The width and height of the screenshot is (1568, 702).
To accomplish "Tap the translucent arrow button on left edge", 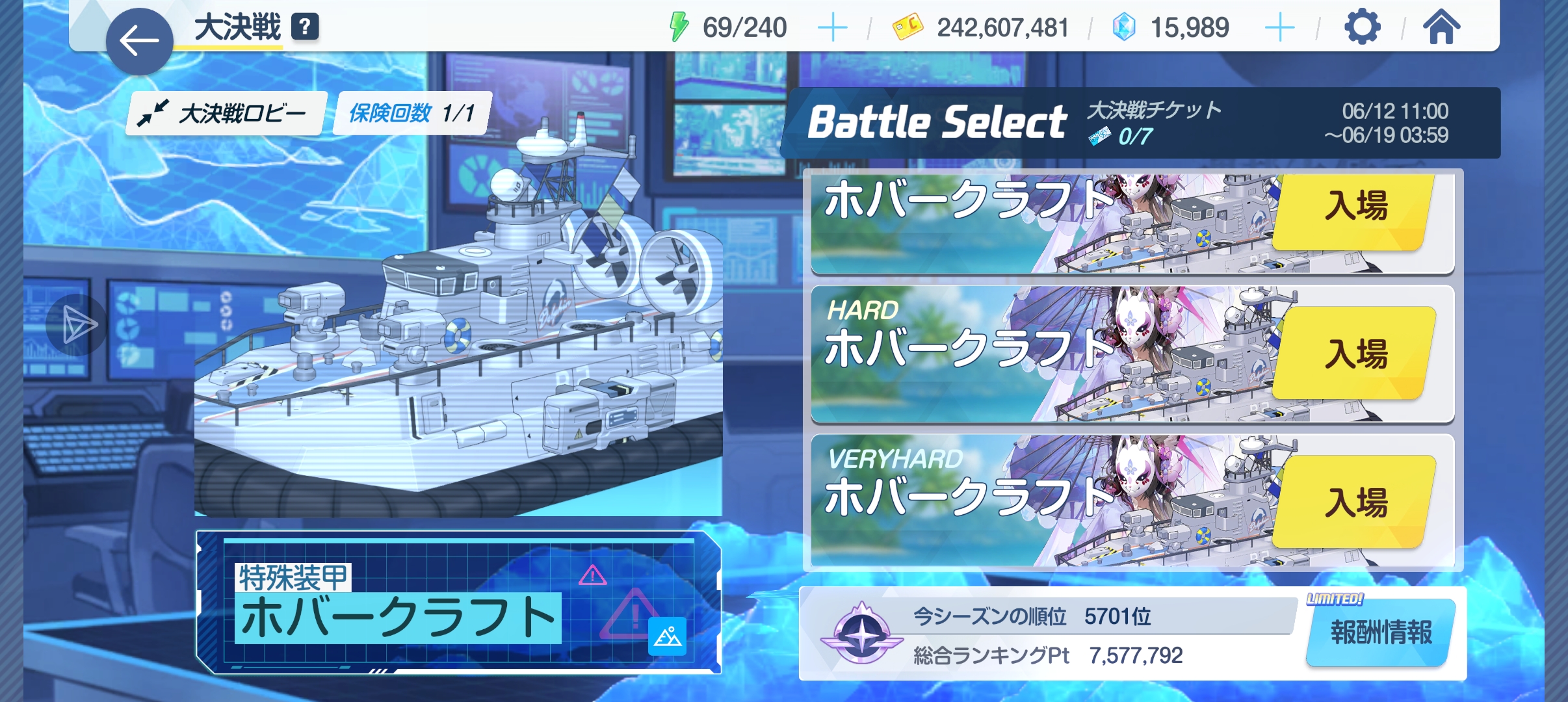I will point(78,324).
